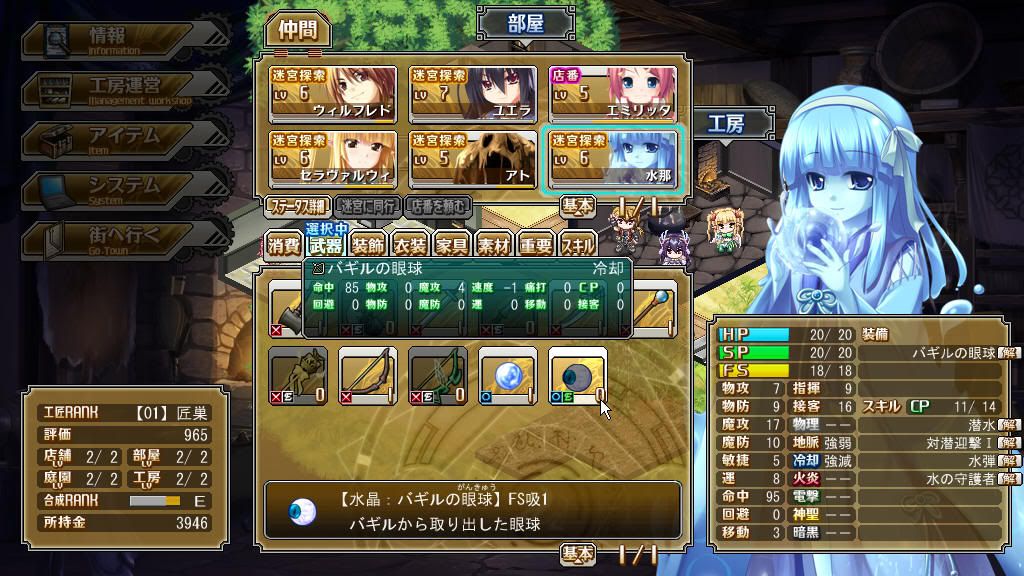Image resolution: width=1024 pixels, height=576 pixels.
Task: Open ステータス詳細 status details
Action: click(296, 207)
